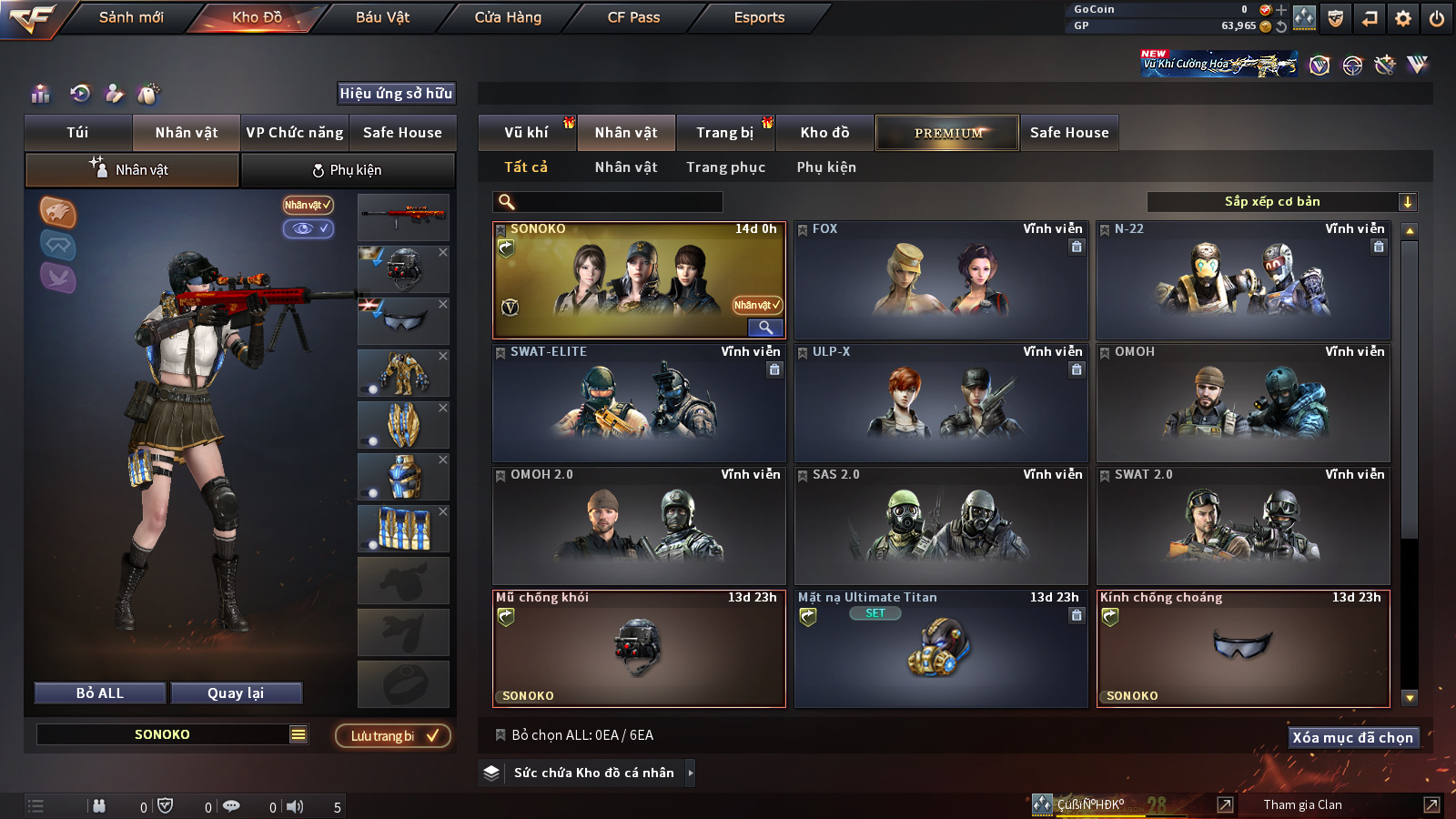Open settings via the gear icon
Screen dimensions: 1456x819
(1403, 18)
